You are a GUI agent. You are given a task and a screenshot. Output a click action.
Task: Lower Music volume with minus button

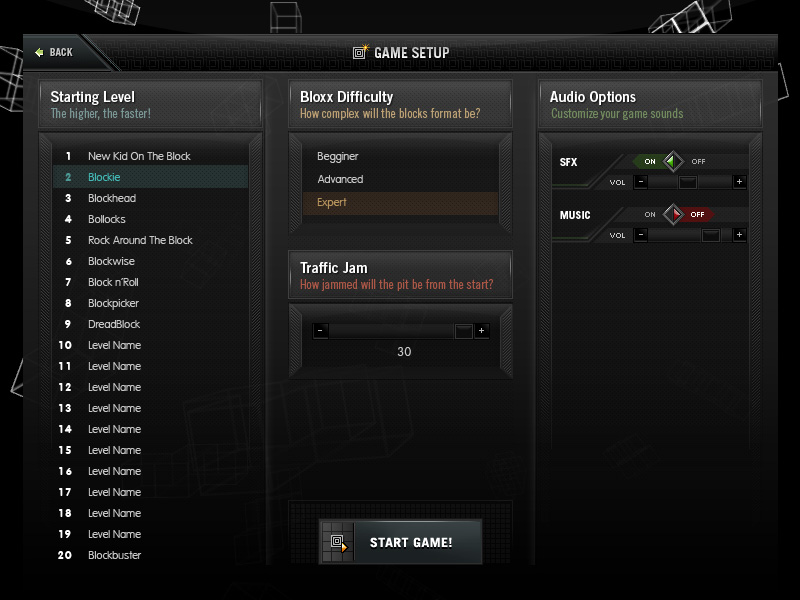point(641,235)
